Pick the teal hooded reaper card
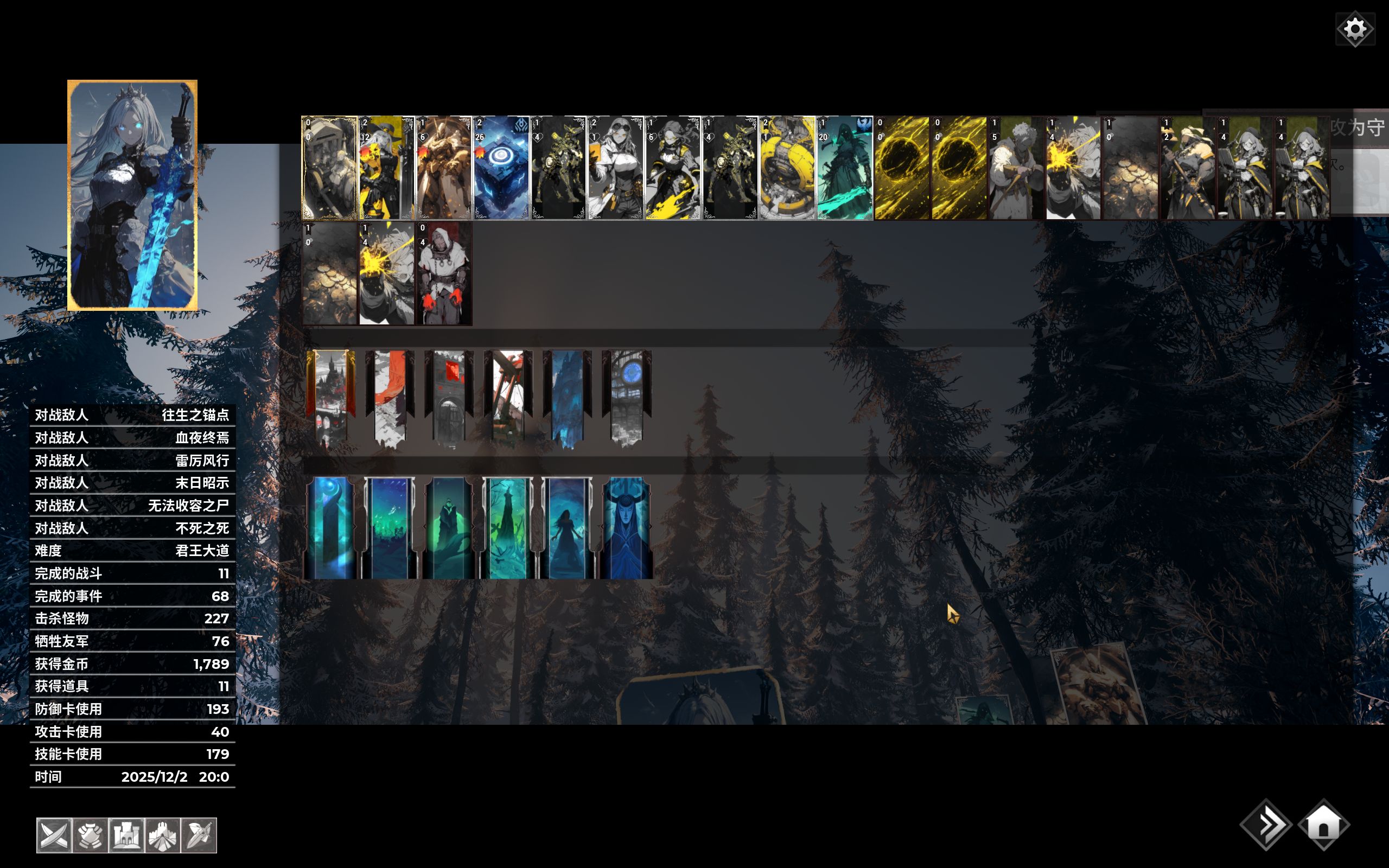1389x868 pixels. tap(844, 168)
